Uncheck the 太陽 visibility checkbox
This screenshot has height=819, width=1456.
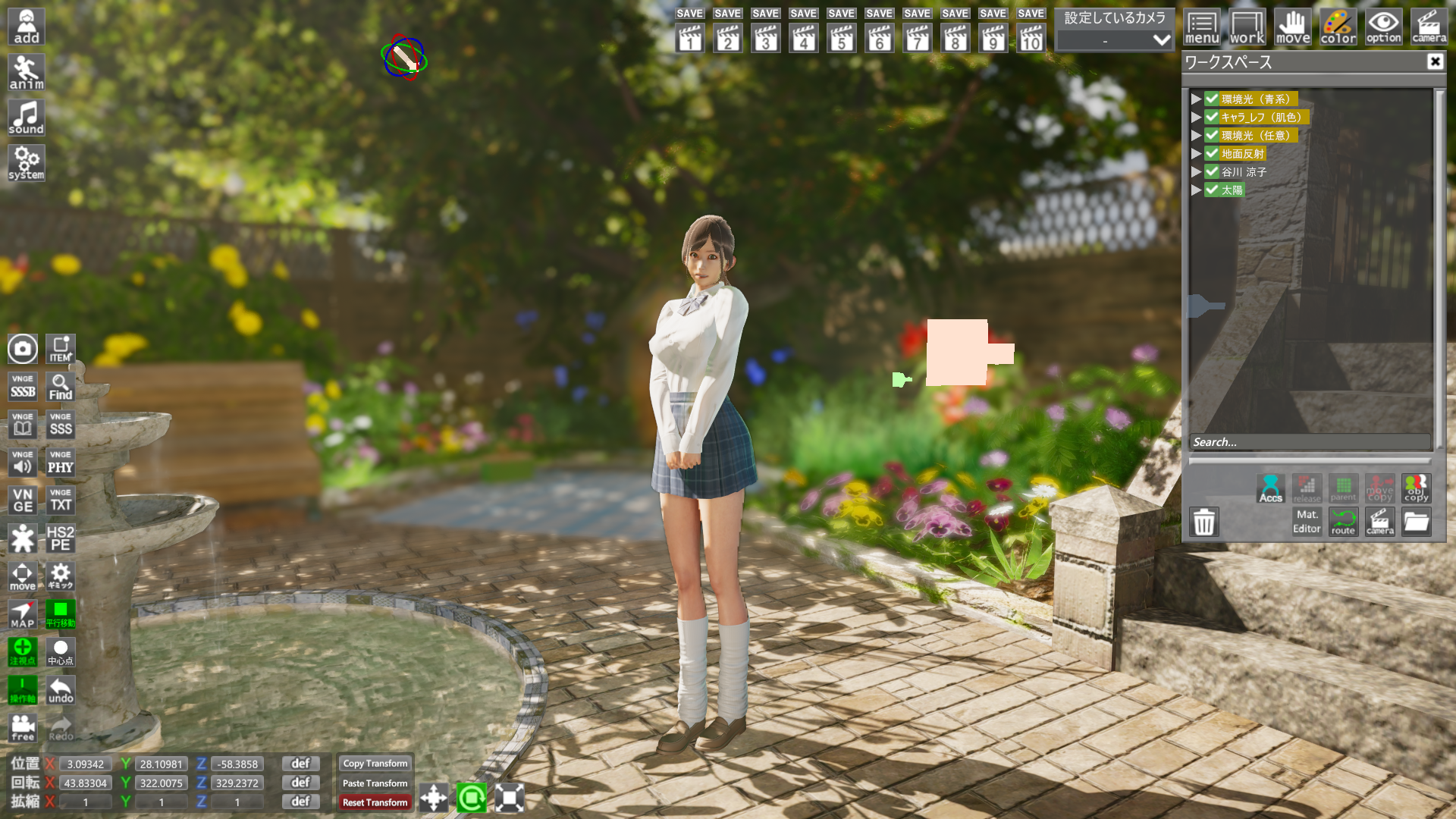click(1212, 190)
